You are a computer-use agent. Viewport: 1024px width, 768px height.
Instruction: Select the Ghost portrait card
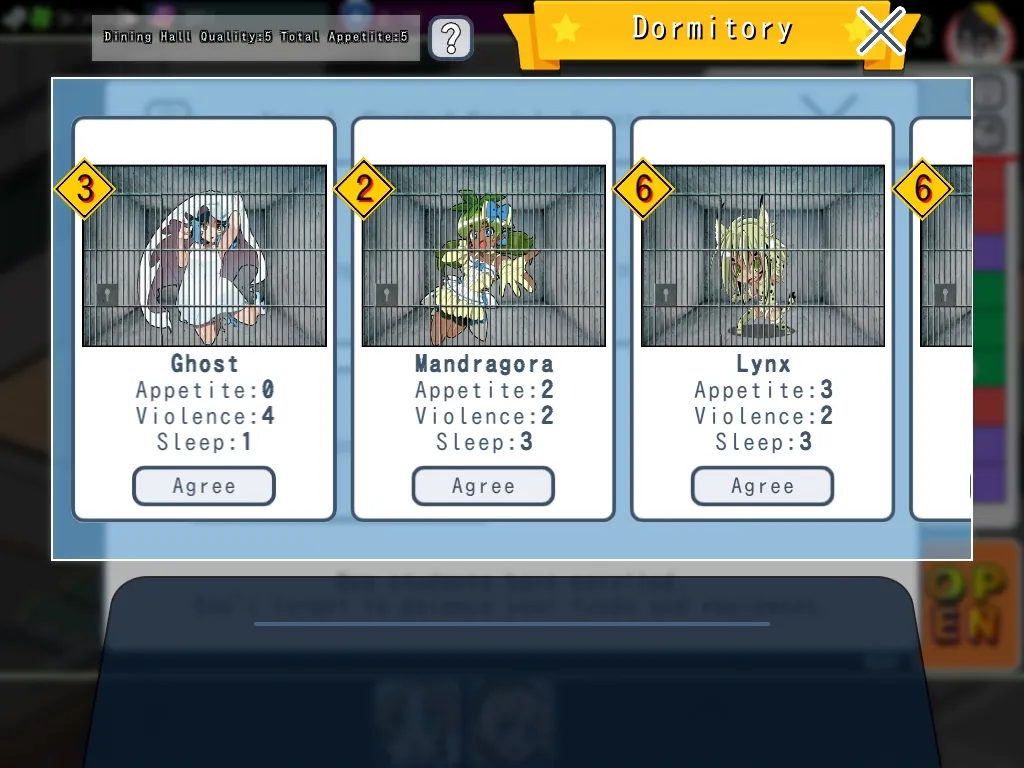tap(204, 256)
